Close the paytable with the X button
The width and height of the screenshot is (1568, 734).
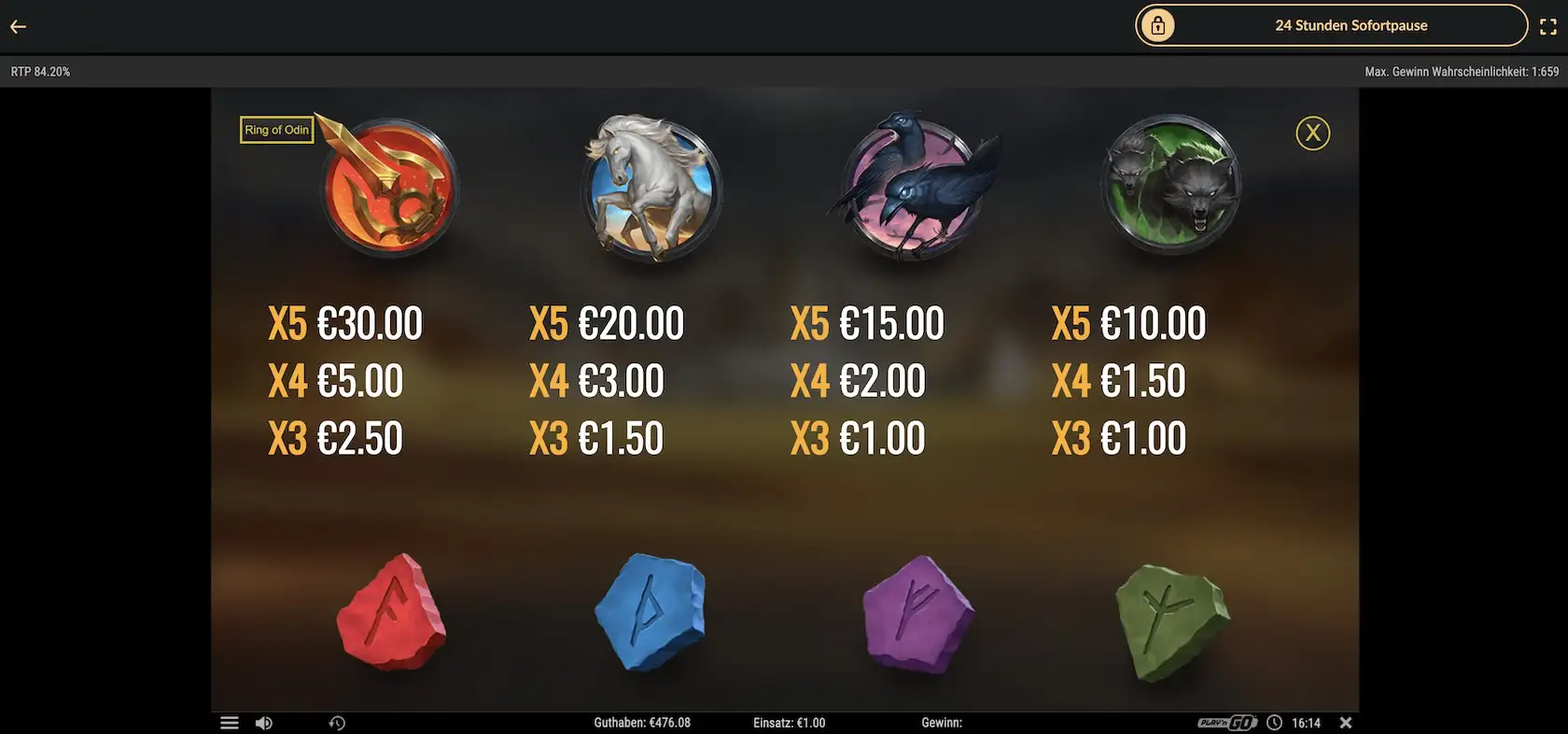[1312, 134]
